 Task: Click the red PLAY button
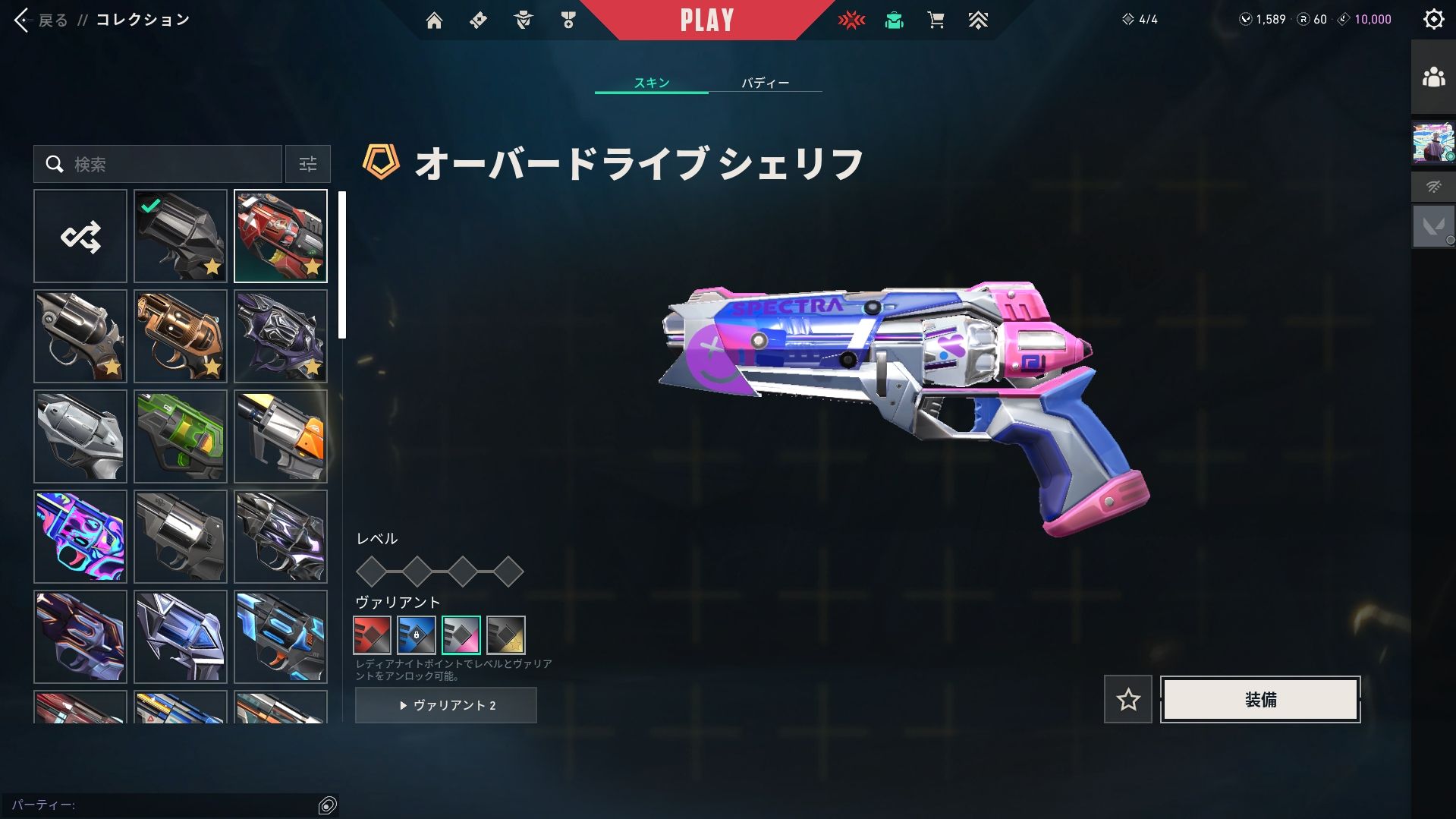(x=706, y=20)
